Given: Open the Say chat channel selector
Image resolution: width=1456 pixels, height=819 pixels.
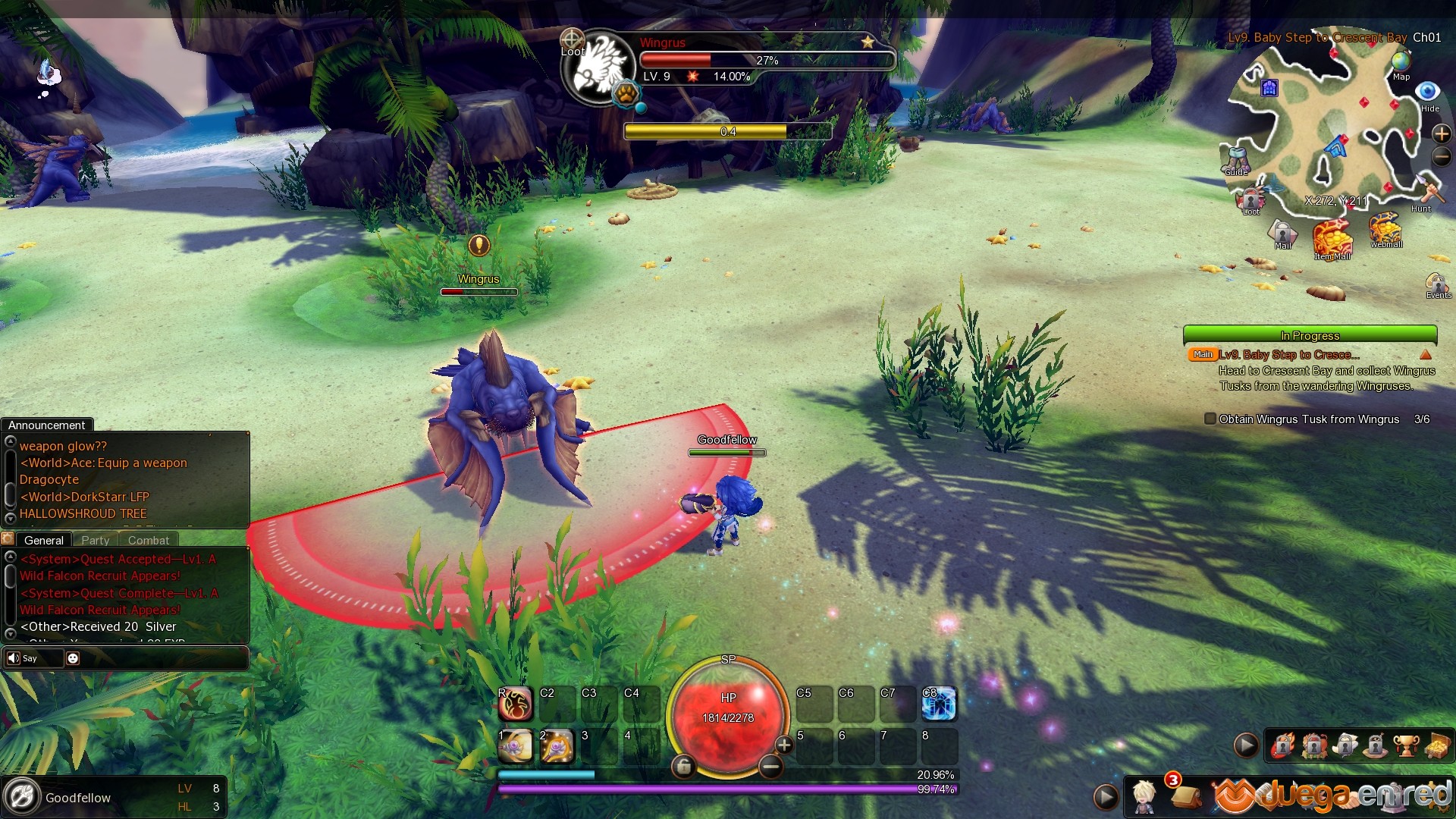Looking at the screenshot, I should (x=23, y=658).
